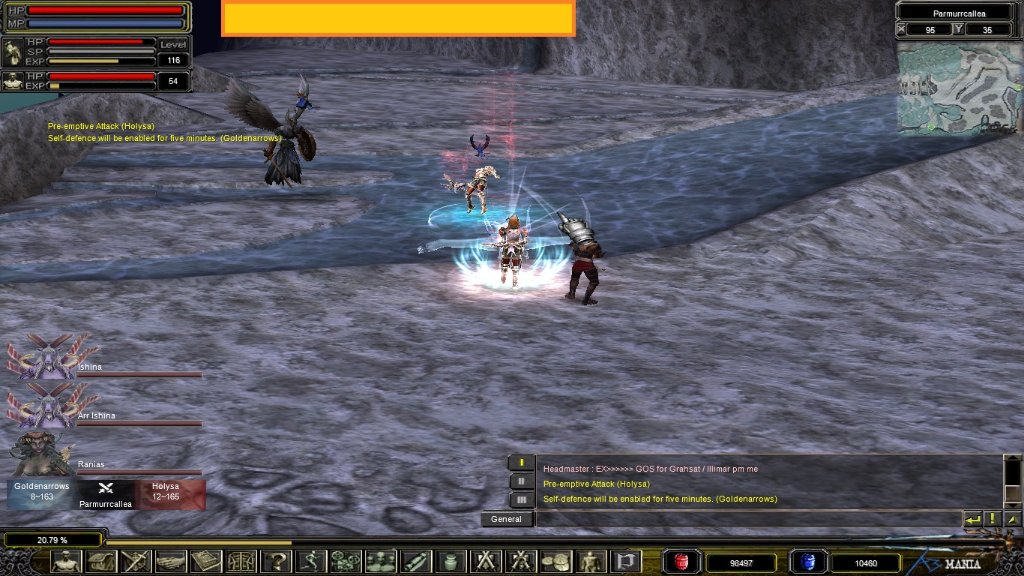
Task: Expand chat window with the up arrow
Action: click(x=1012, y=519)
